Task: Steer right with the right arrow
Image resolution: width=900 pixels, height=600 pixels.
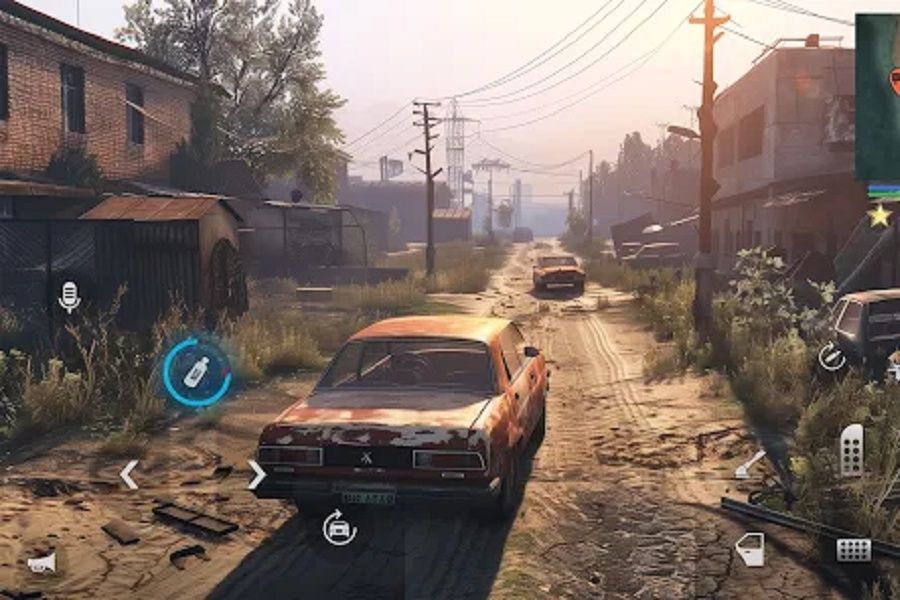Action: 257,474
